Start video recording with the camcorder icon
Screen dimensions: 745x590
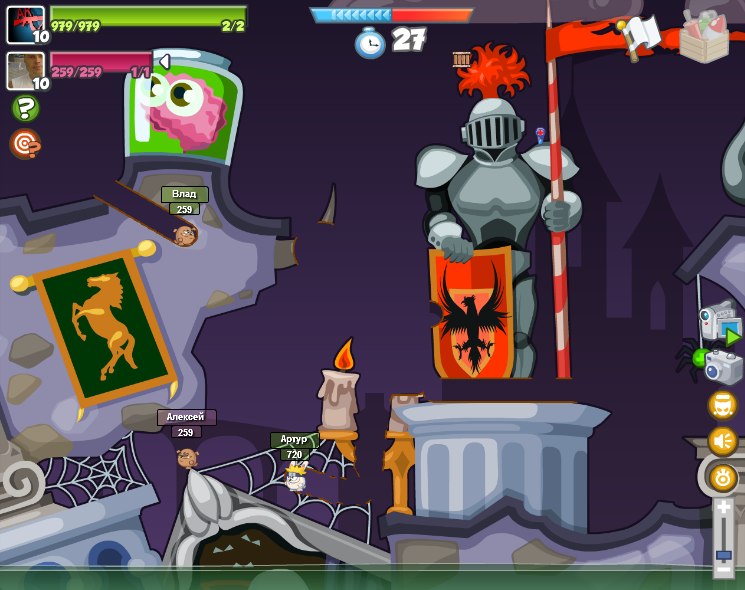click(x=719, y=322)
